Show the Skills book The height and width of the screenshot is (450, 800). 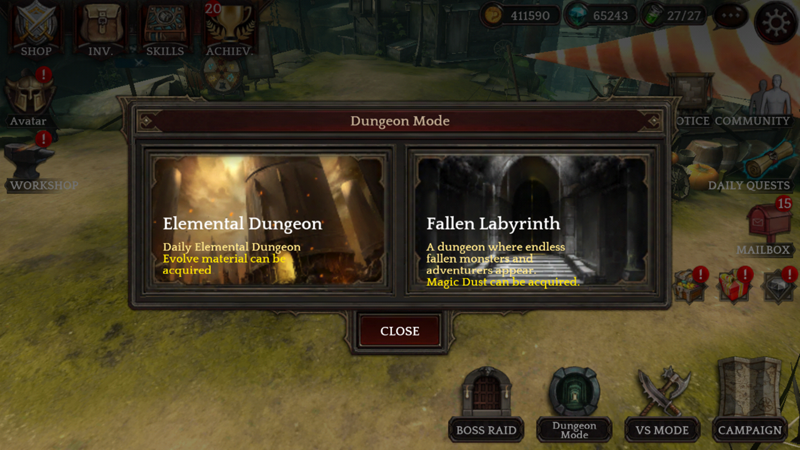[x=164, y=28]
